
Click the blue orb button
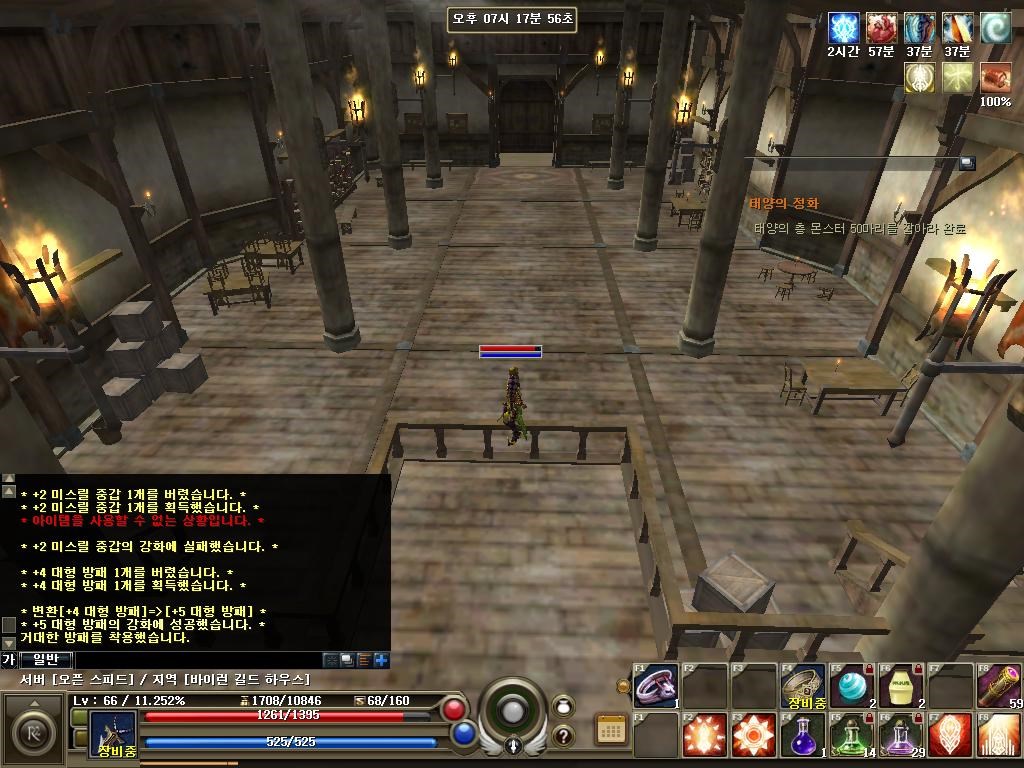tap(463, 733)
